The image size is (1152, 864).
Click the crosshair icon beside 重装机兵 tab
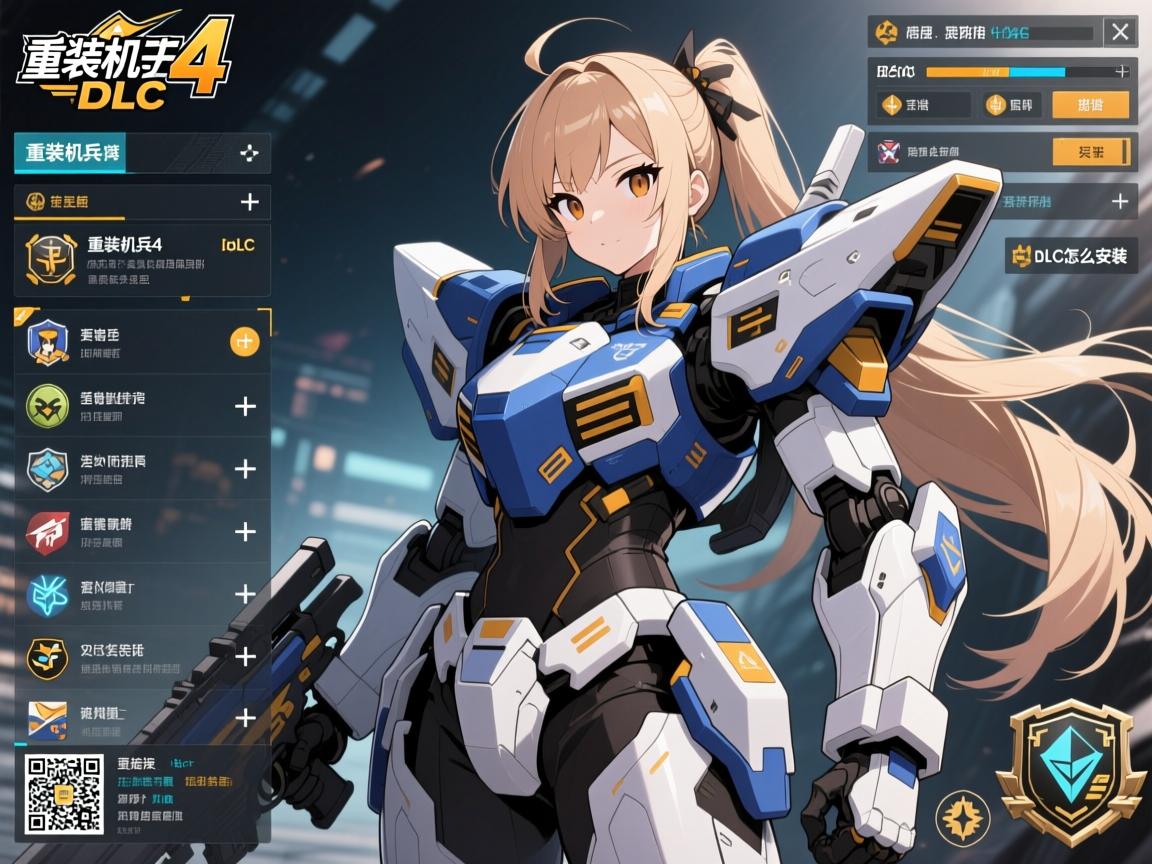click(x=250, y=154)
